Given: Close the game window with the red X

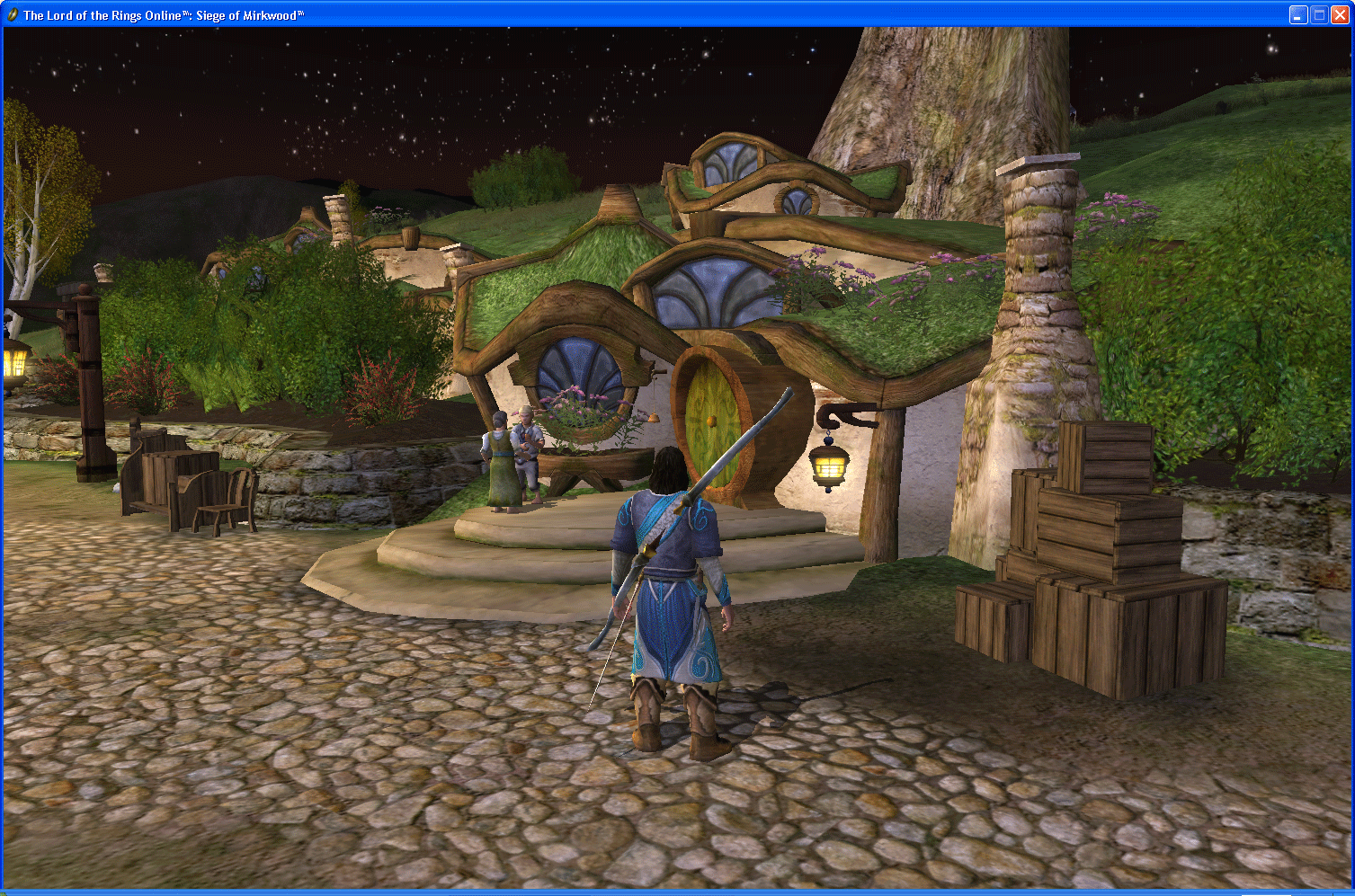Looking at the screenshot, I should point(1339,14).
